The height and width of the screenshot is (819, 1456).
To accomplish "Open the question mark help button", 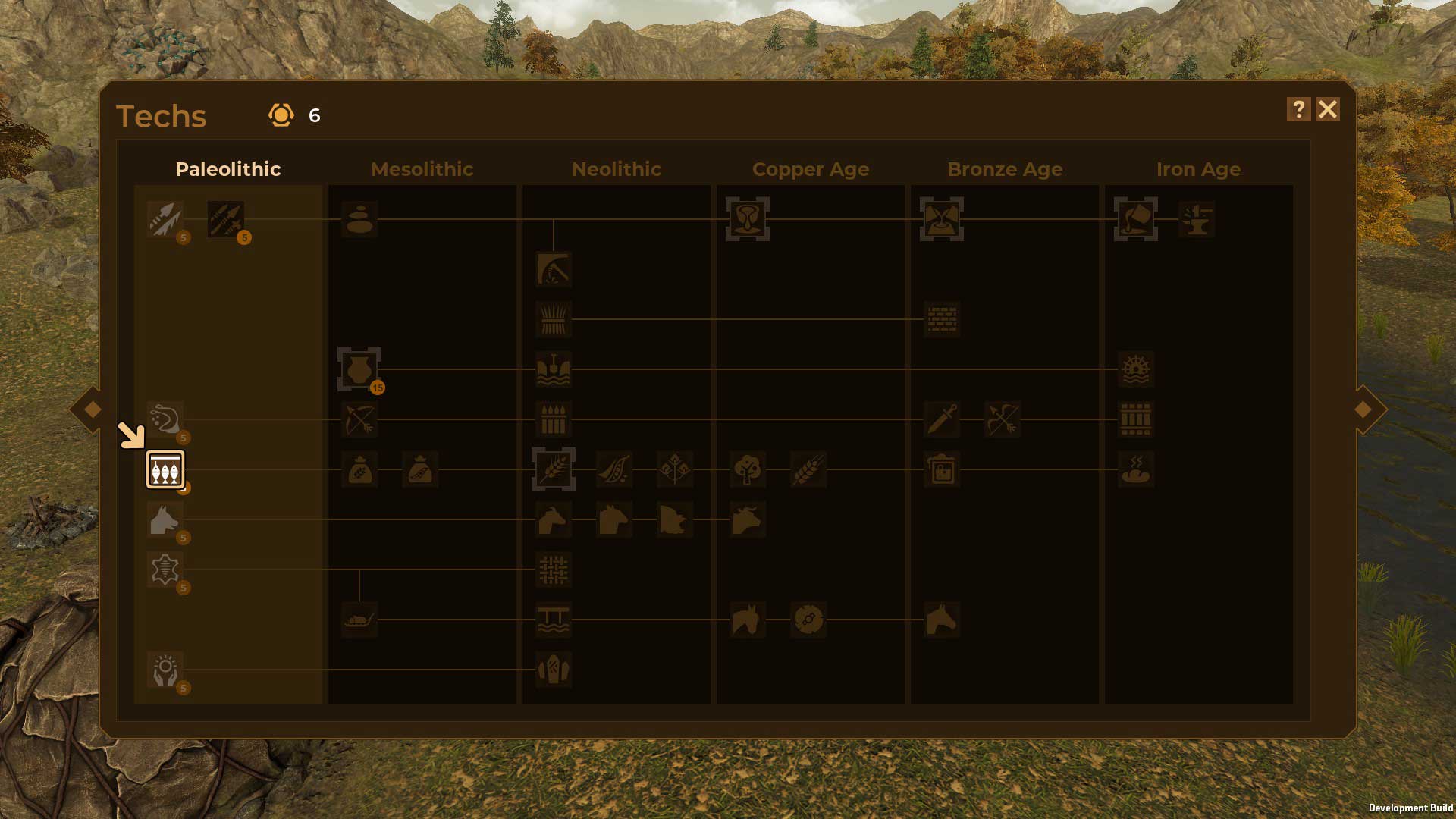I will (1298, 110).
